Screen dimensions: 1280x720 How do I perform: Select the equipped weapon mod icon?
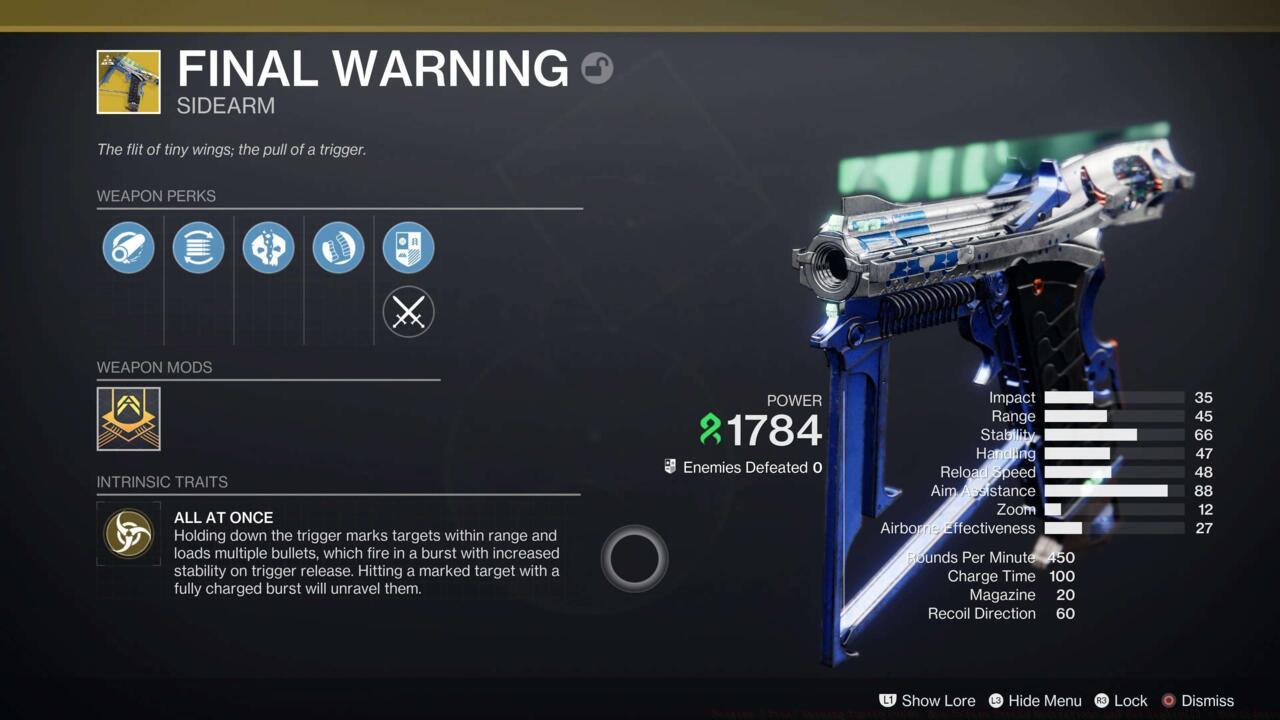[x=128, y=419]
